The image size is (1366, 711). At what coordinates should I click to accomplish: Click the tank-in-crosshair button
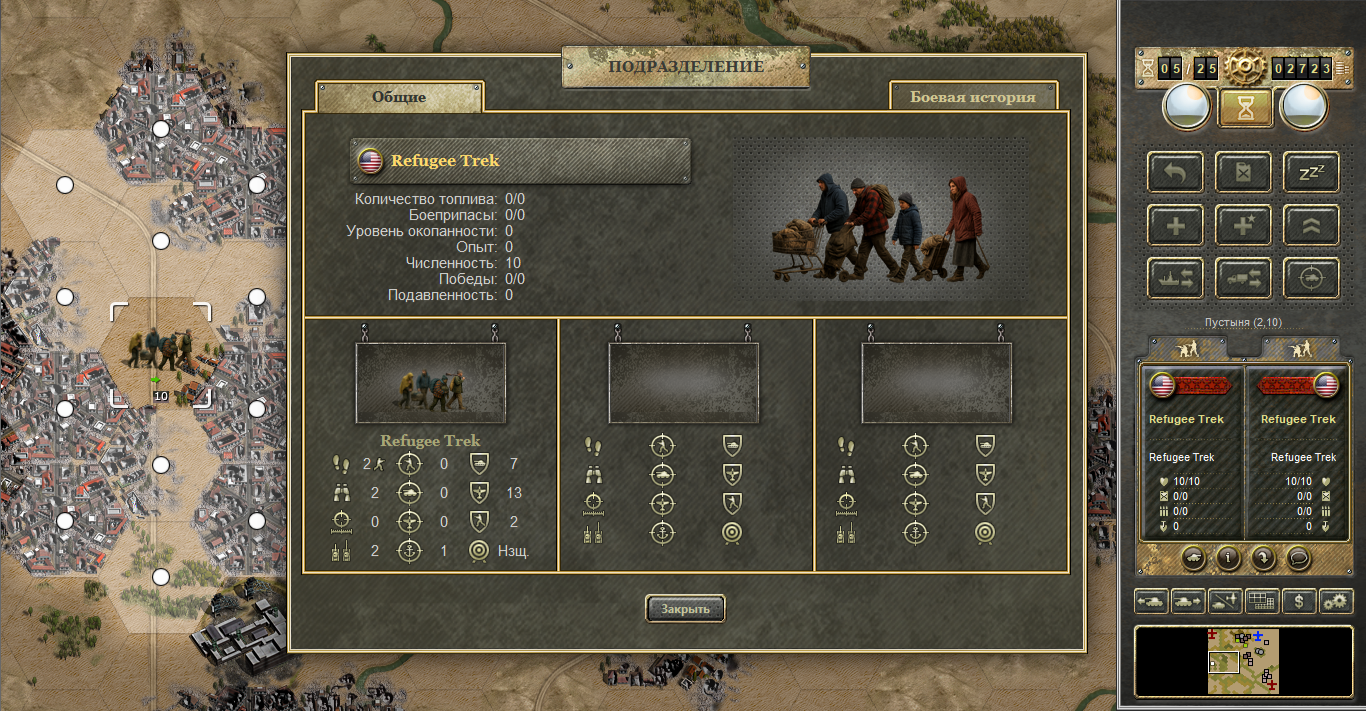1311,279
